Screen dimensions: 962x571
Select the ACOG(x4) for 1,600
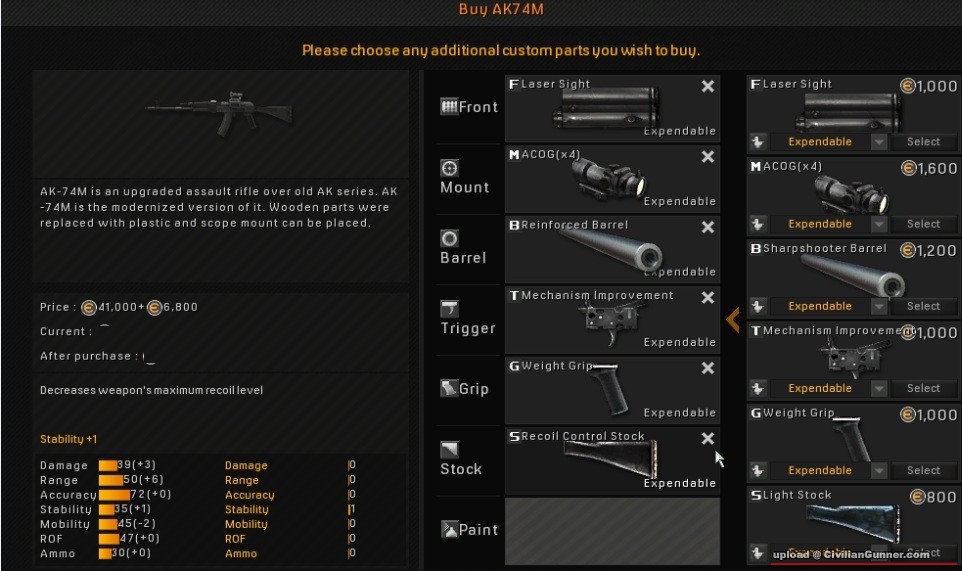coord(923,224)
